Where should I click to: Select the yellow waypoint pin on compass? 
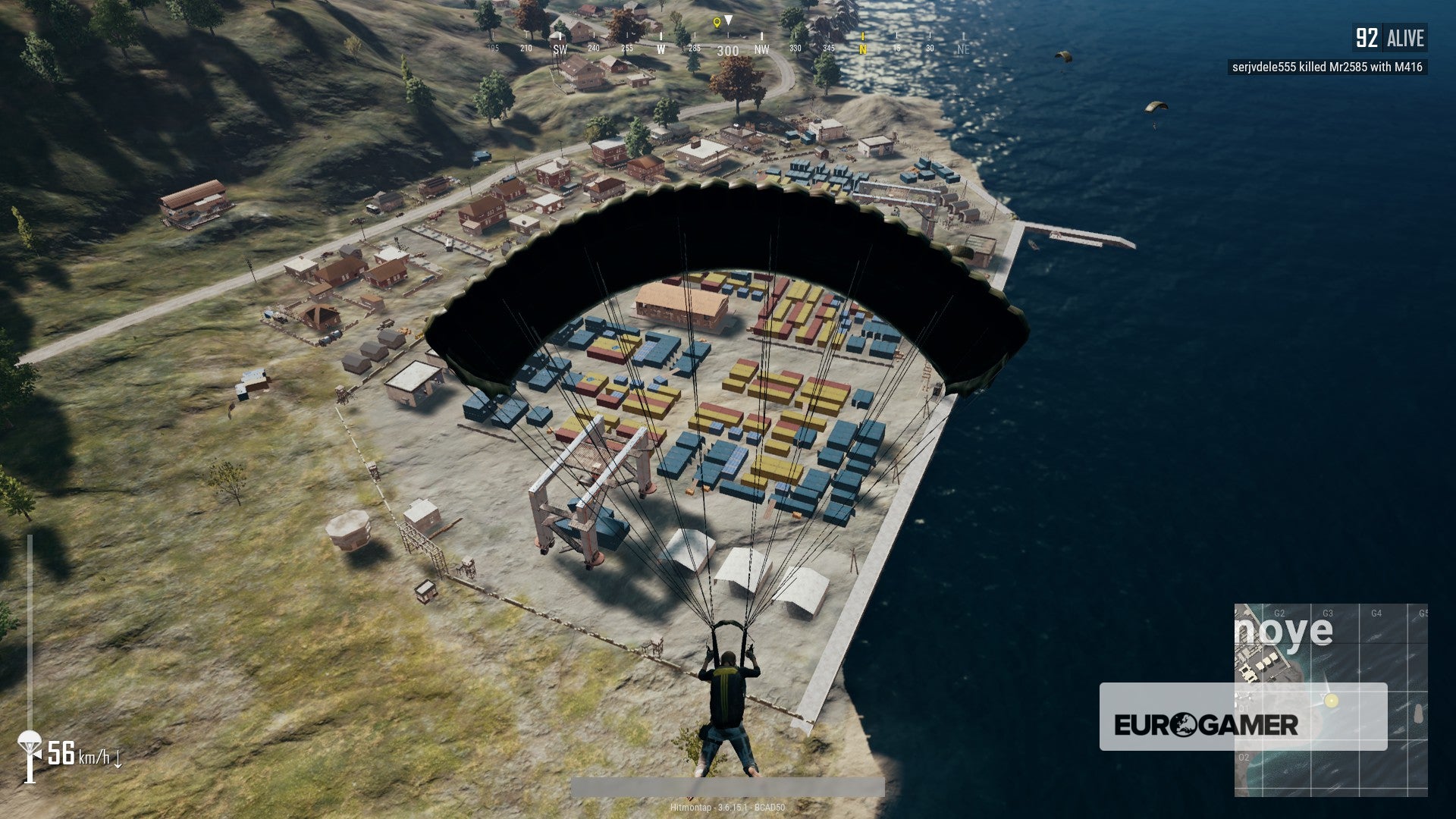coord(717,23)
